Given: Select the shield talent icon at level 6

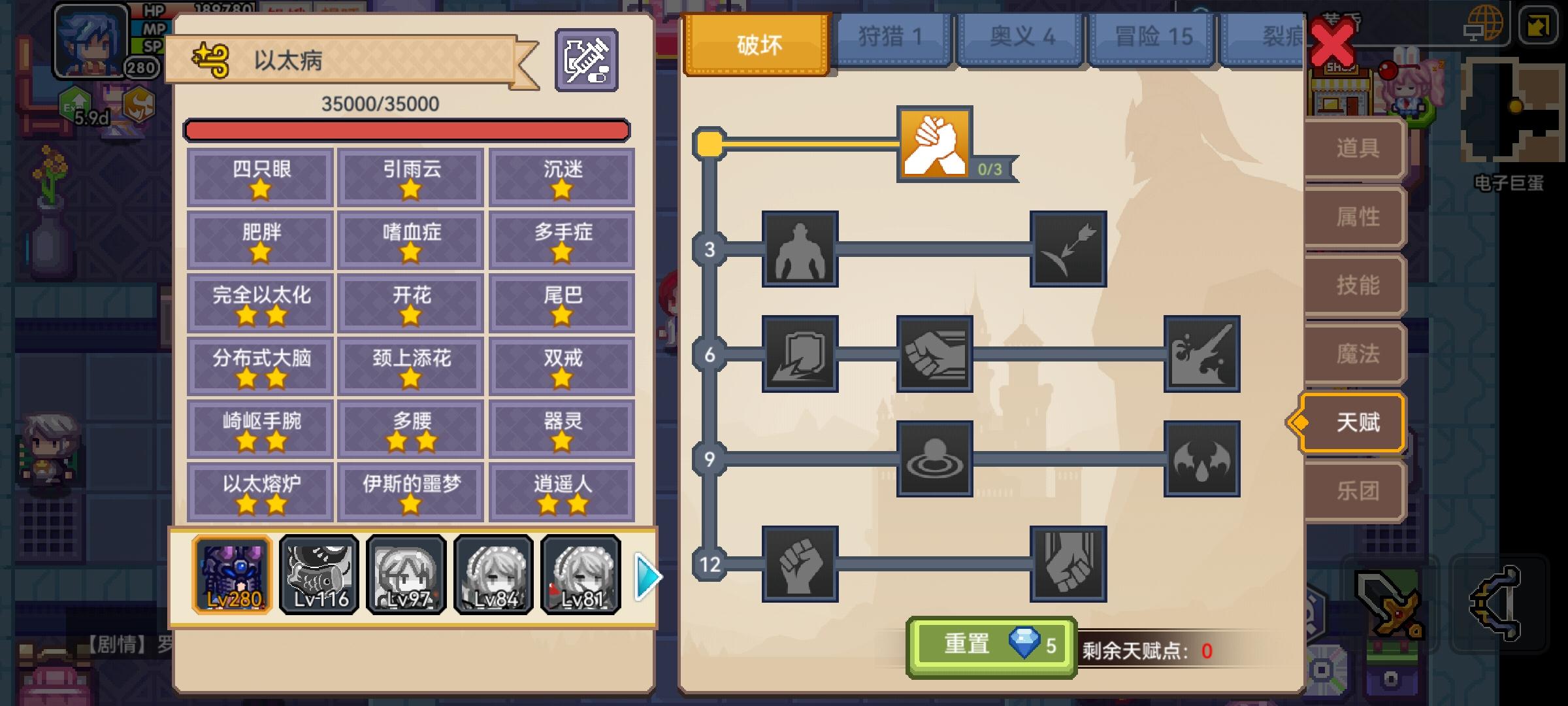Looking at the screenshot, I should [x=800, y=356].
